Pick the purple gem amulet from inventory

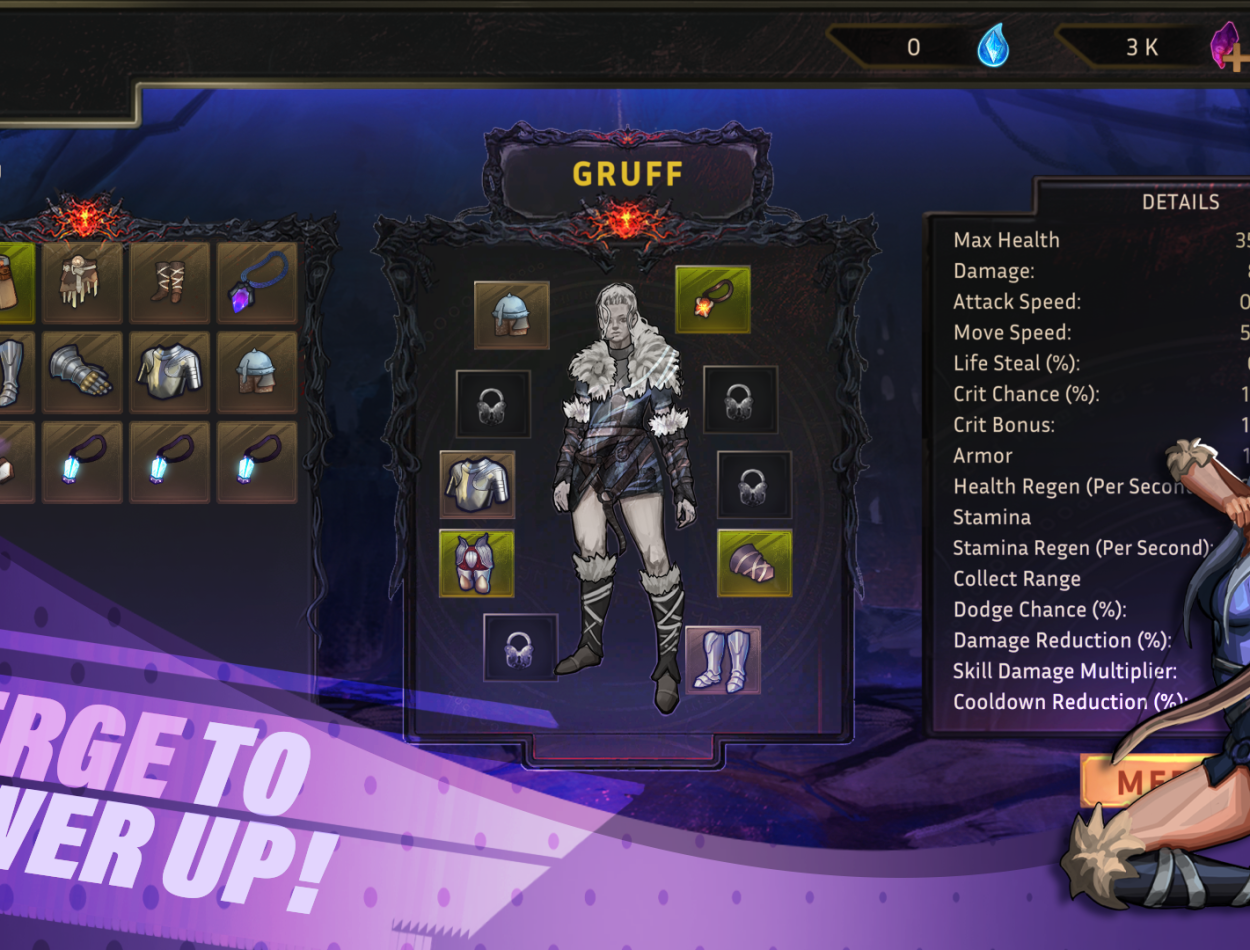click(x=257, y=283)
